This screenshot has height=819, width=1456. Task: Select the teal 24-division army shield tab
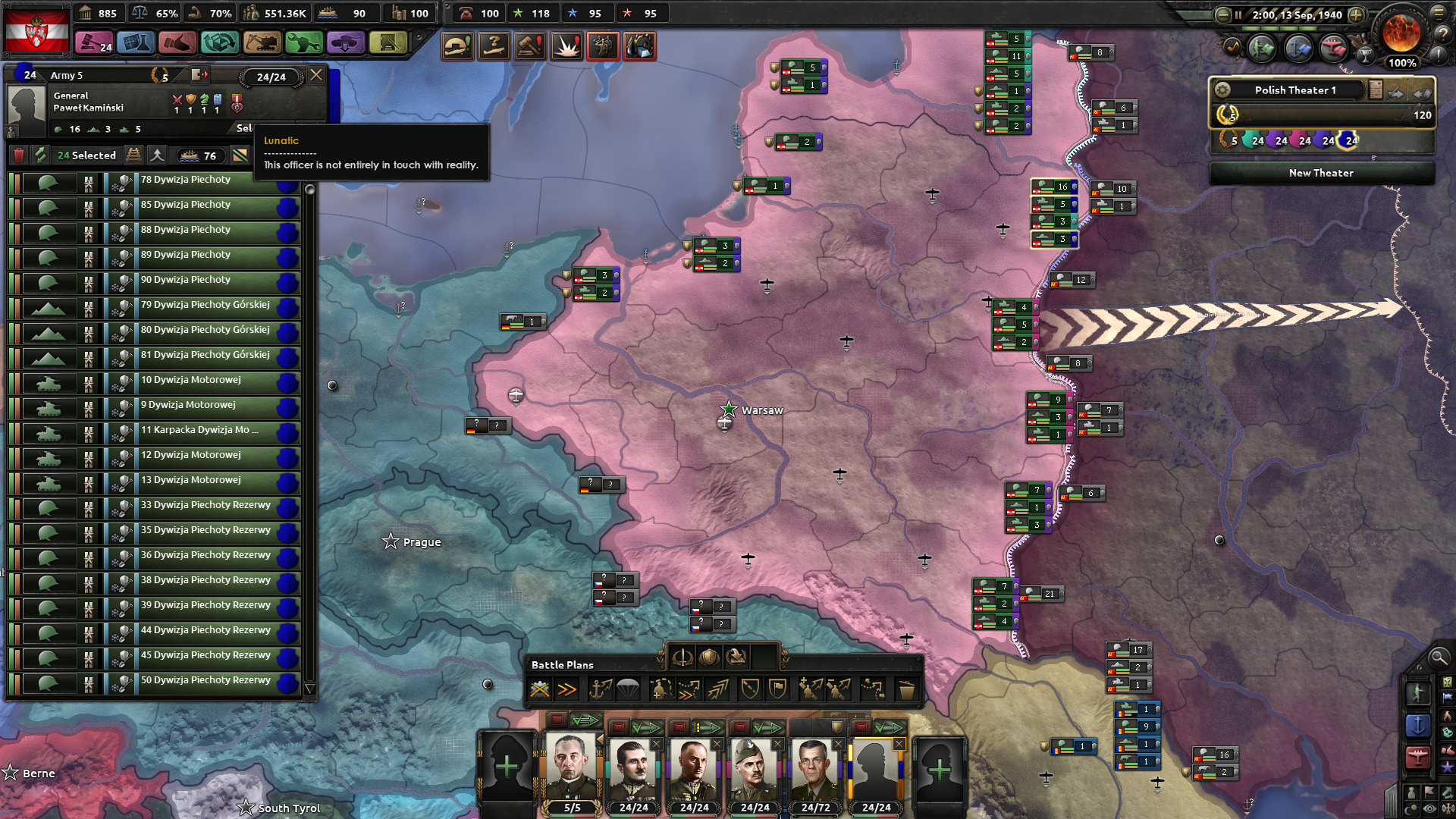pos(1251,140)
